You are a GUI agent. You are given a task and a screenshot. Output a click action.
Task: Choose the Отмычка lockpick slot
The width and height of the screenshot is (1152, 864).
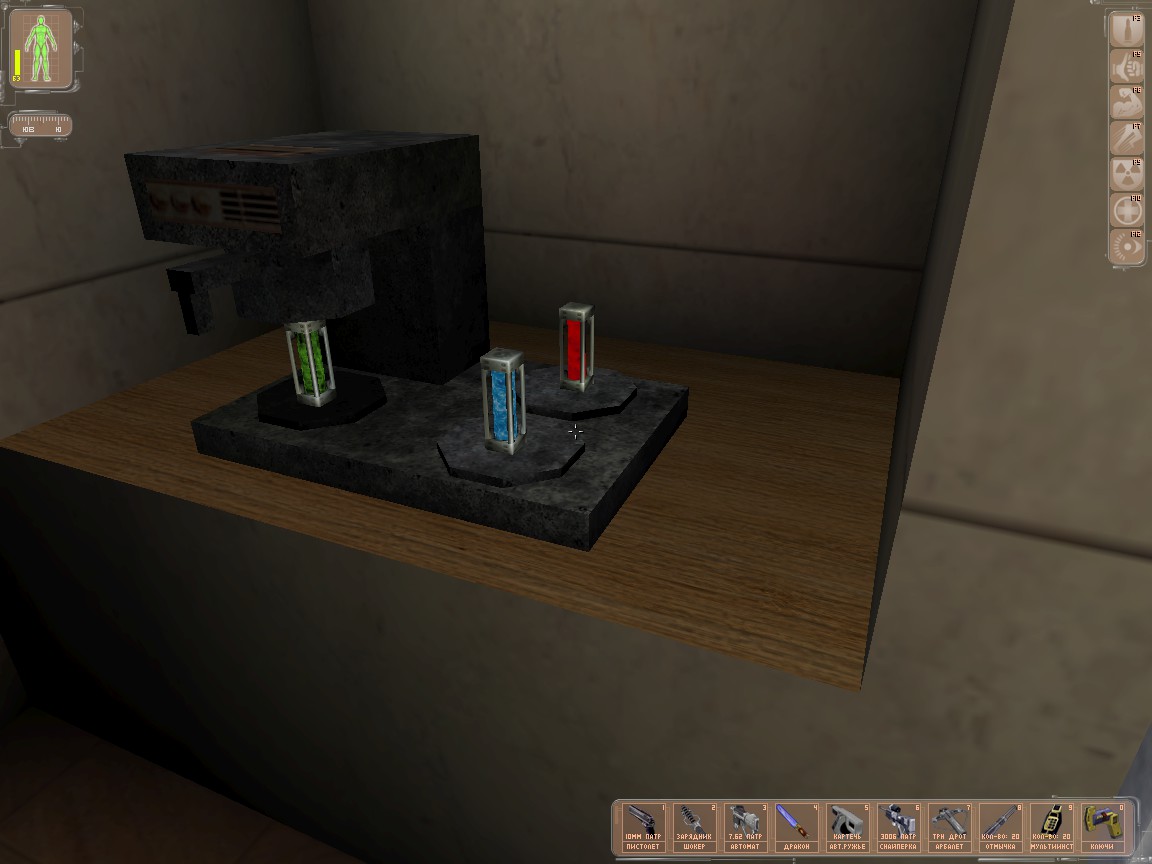[x=1000, y=826]
